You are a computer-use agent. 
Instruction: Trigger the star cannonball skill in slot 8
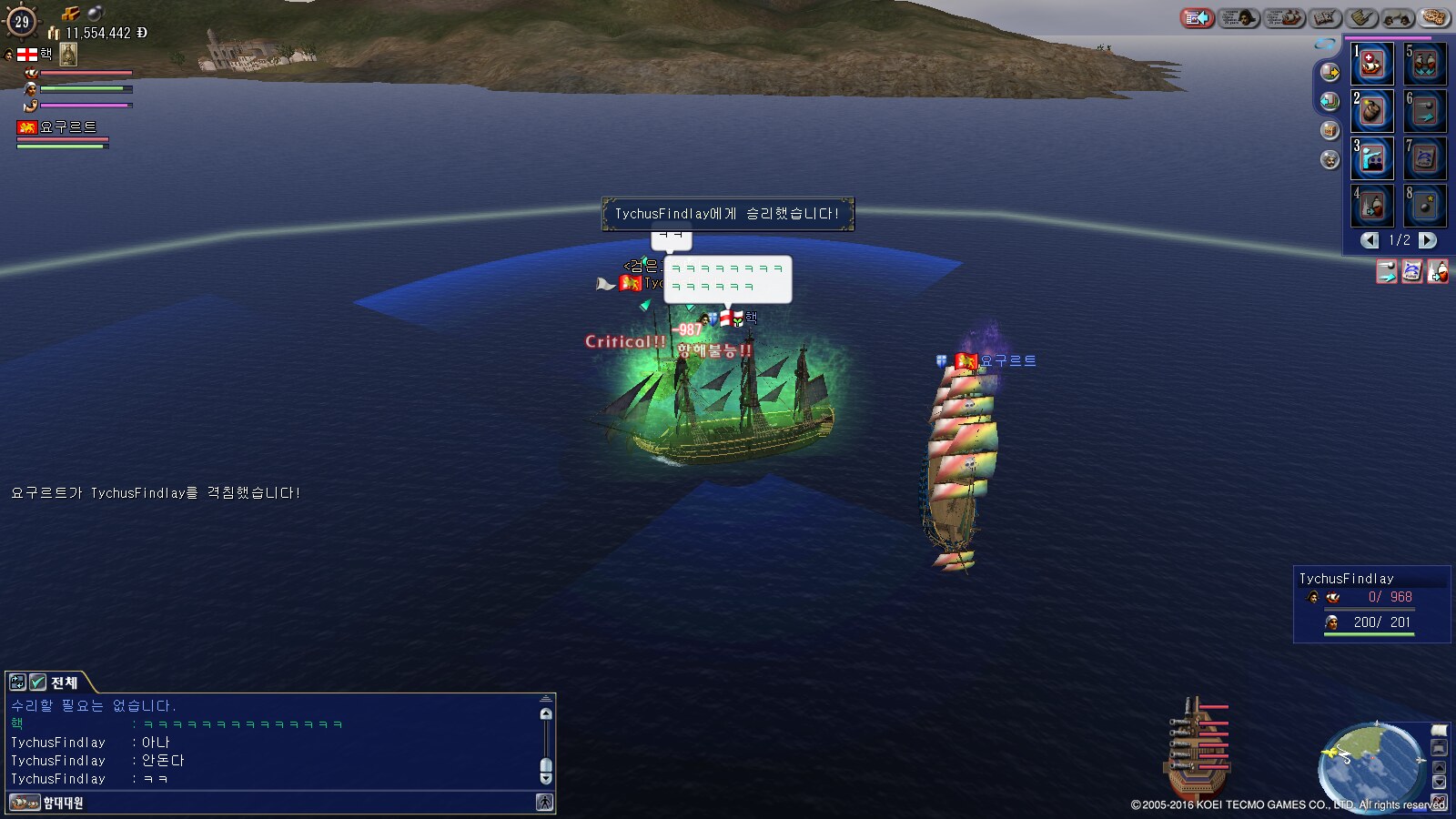coord(1425,207)
